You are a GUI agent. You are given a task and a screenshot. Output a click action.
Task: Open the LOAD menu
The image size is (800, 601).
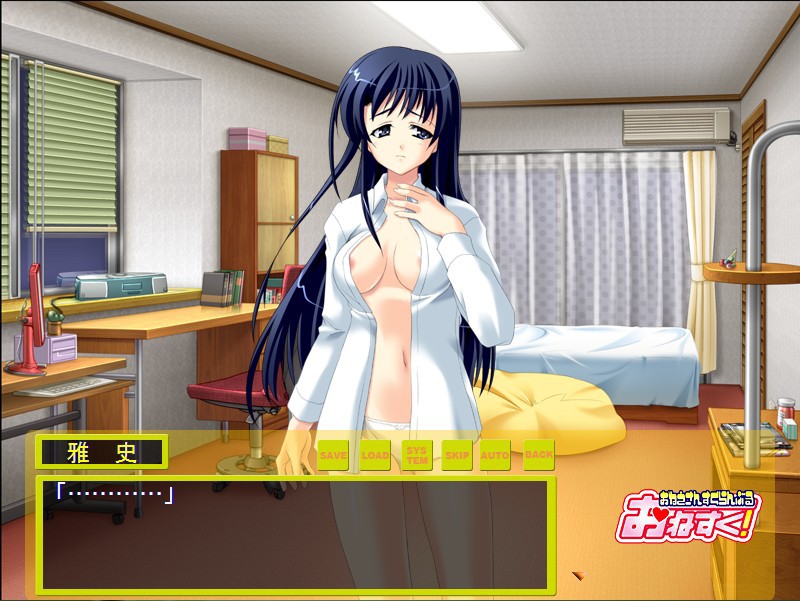(375, 455)
